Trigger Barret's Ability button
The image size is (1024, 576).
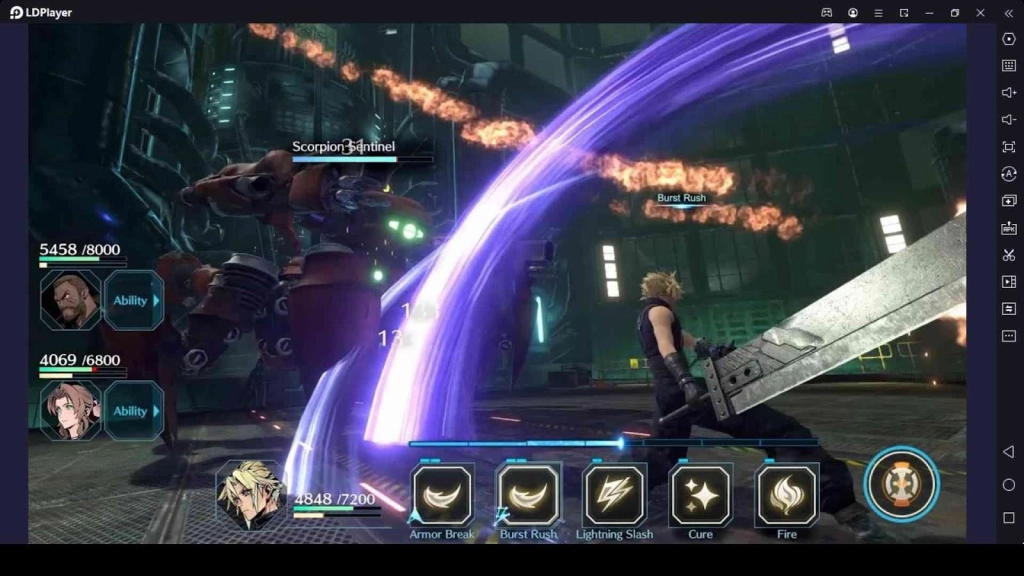pos(133,300)
